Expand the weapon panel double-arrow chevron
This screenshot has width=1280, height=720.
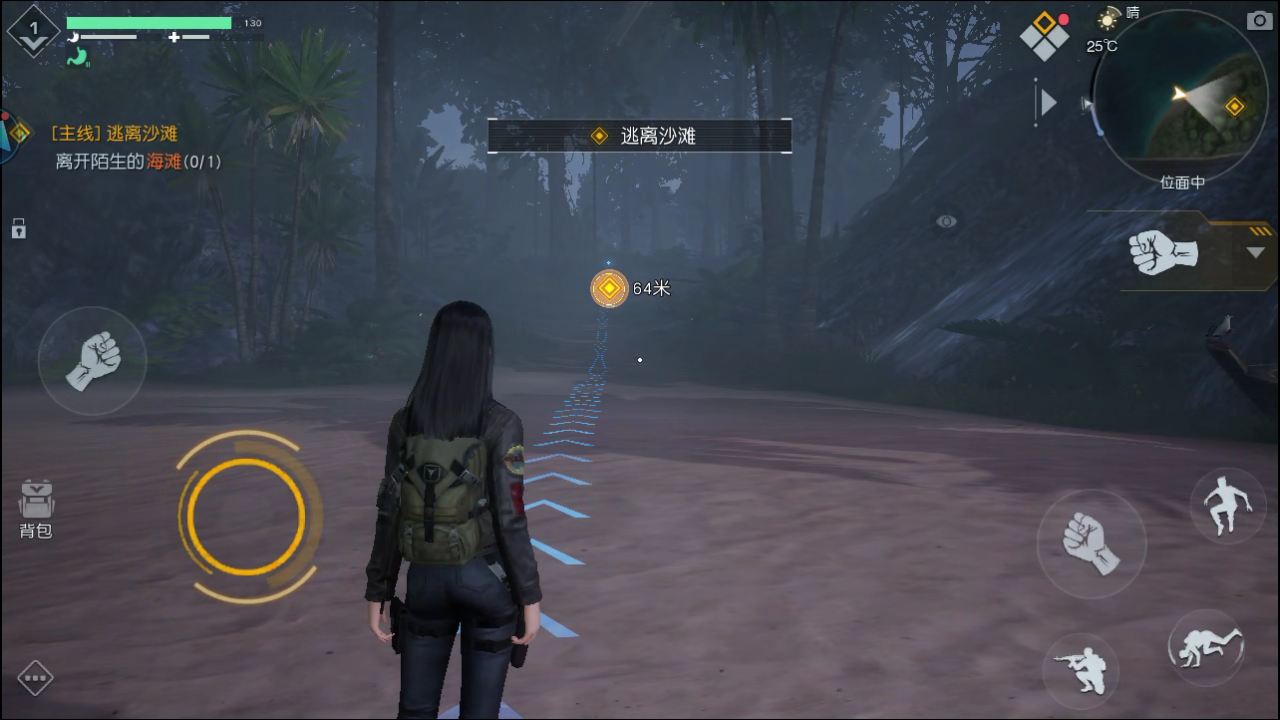click(1253, 252)
